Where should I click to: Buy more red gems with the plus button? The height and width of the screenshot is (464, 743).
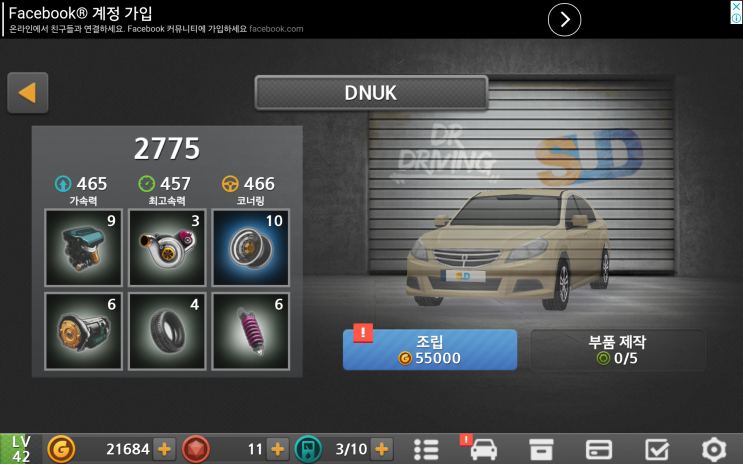(x=278, y=449)
